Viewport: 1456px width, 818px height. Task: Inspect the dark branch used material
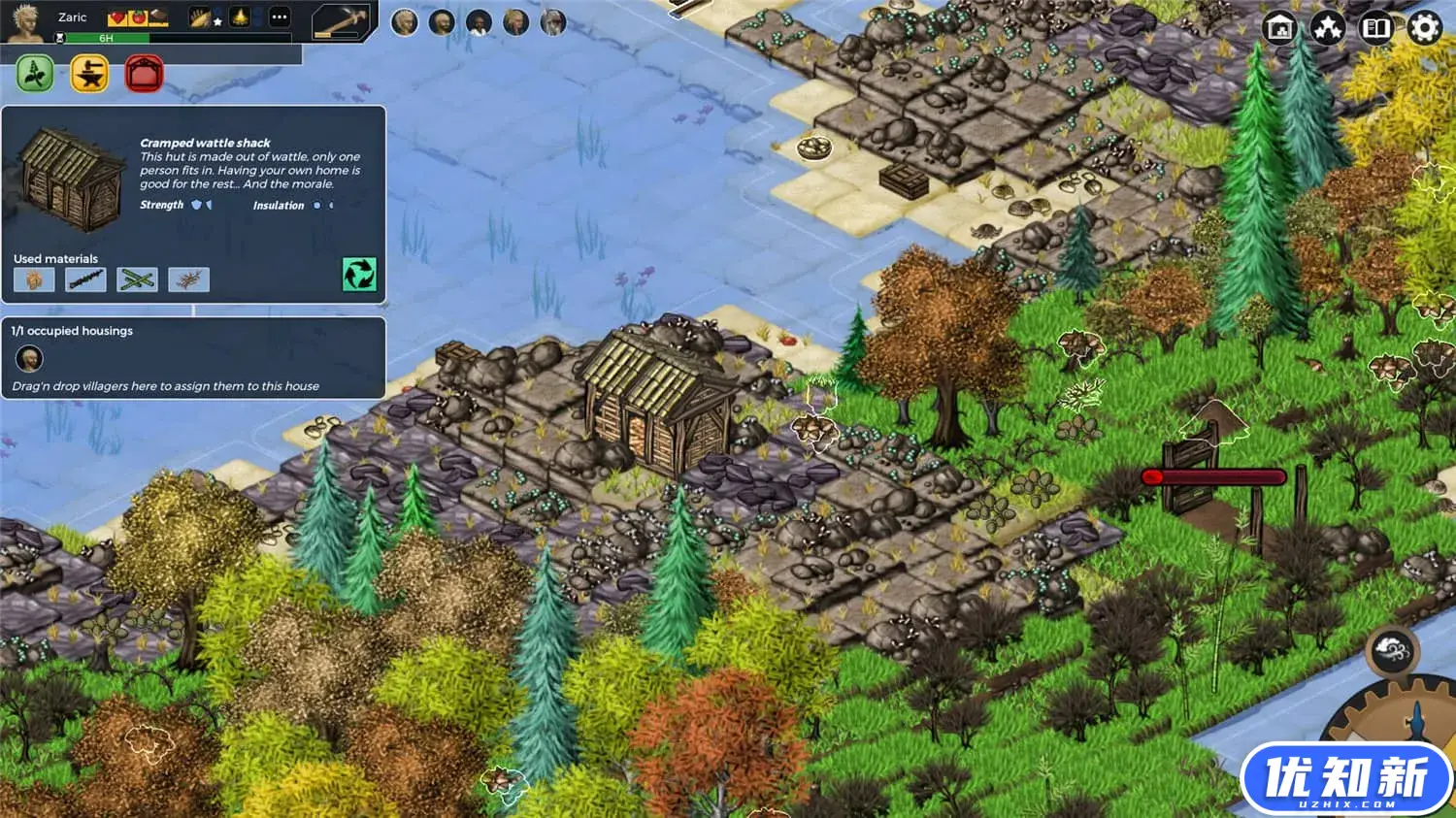[85, 279]
